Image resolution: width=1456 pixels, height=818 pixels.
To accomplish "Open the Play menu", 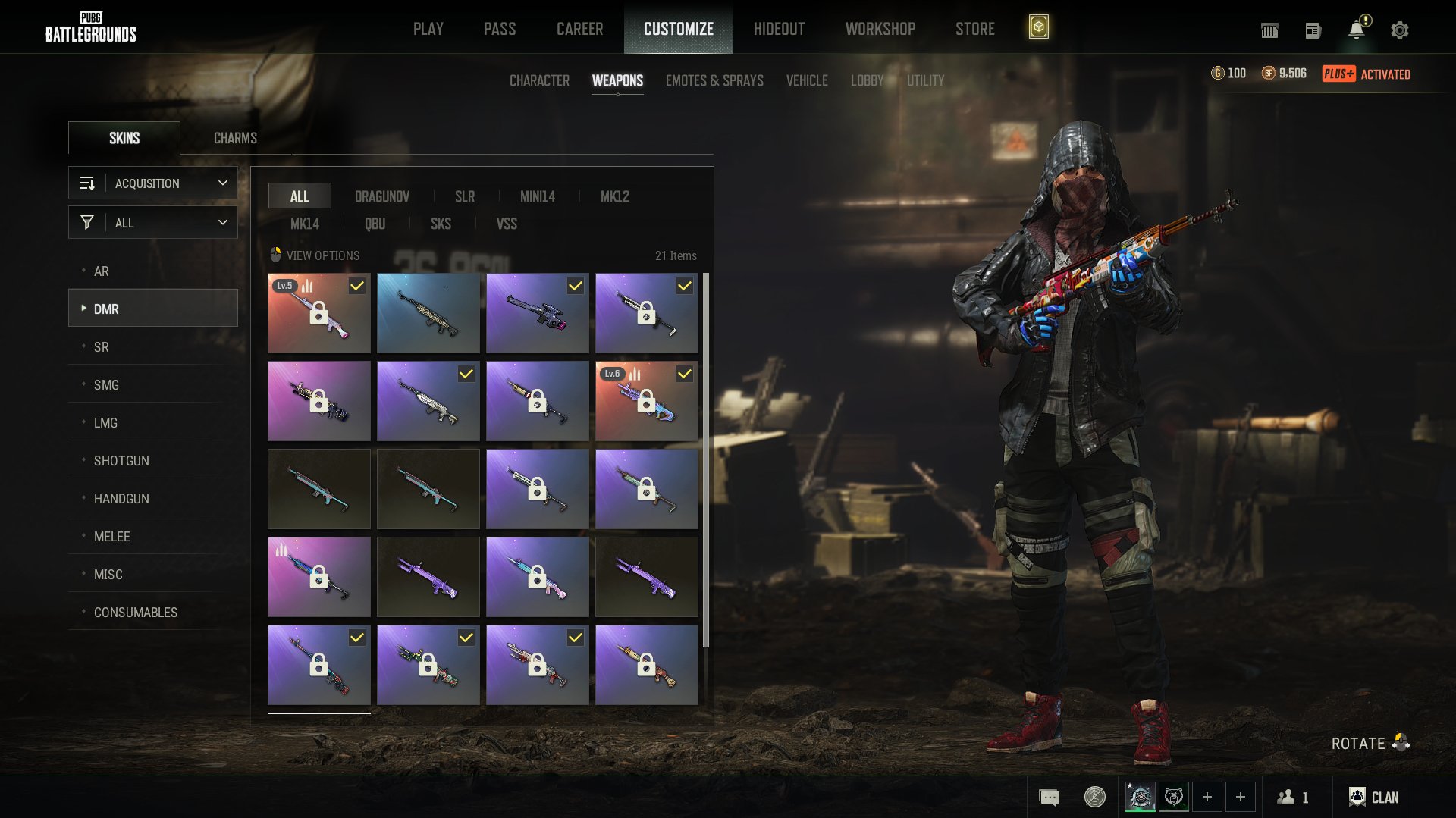I will [428, 29].
